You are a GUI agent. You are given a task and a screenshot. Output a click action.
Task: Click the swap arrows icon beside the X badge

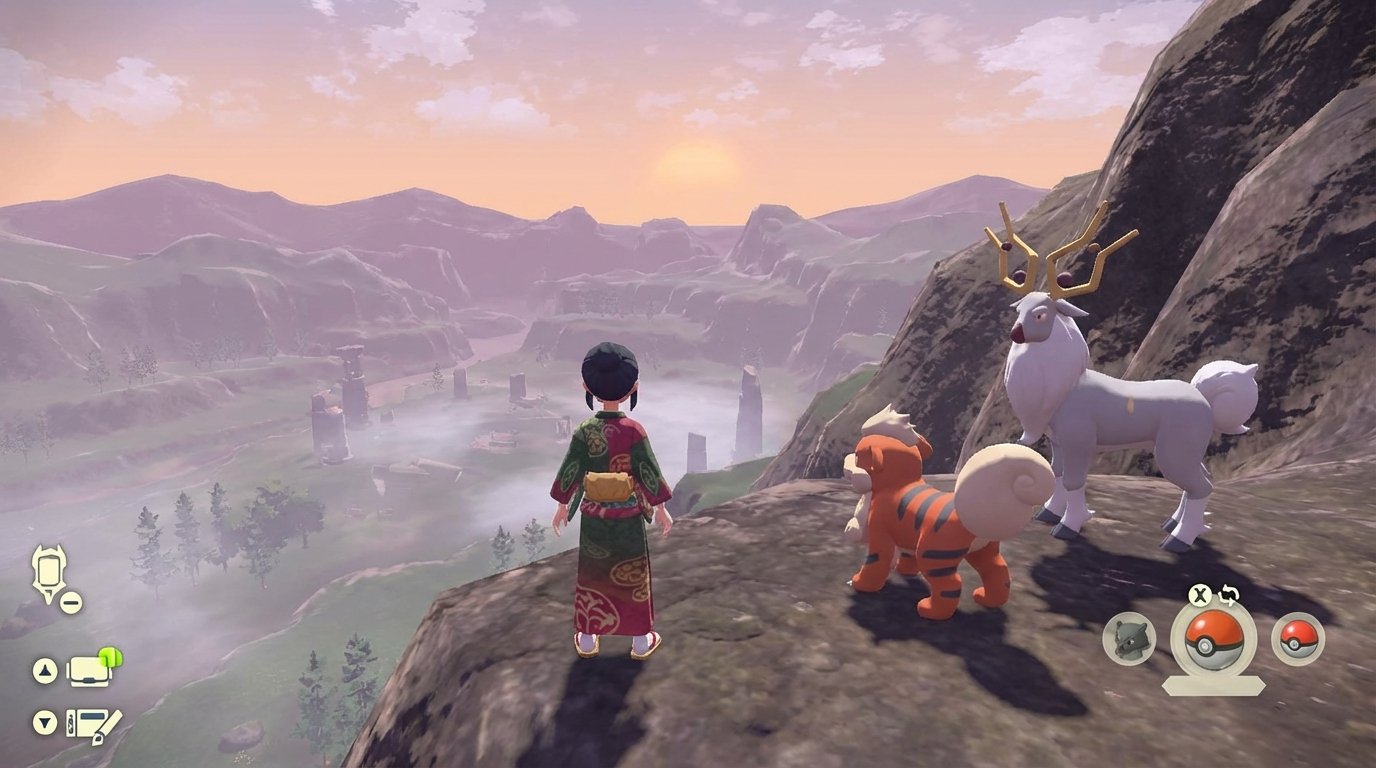click(1228, 596)
